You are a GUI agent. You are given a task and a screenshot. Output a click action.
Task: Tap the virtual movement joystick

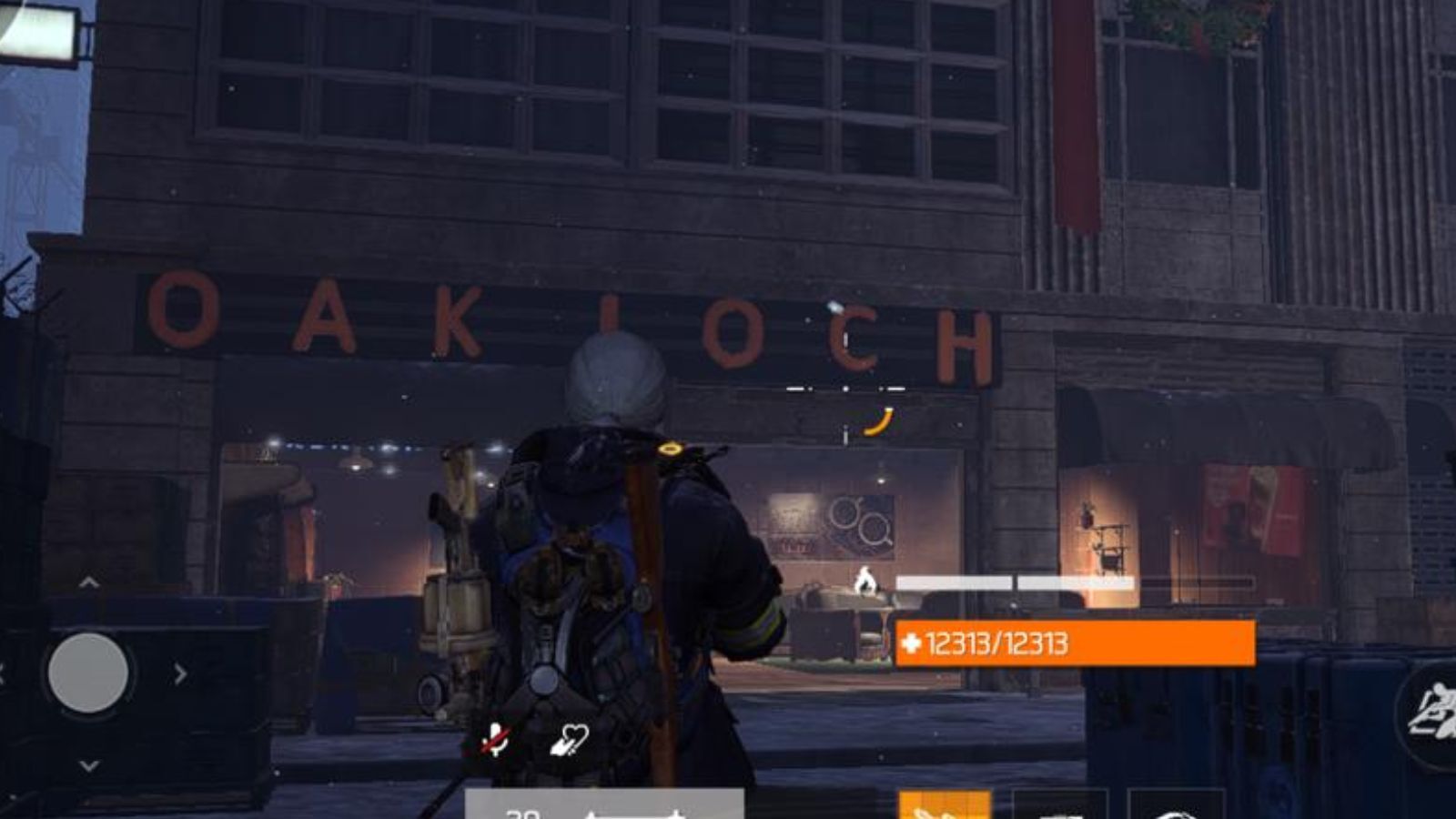pos(86,671)
